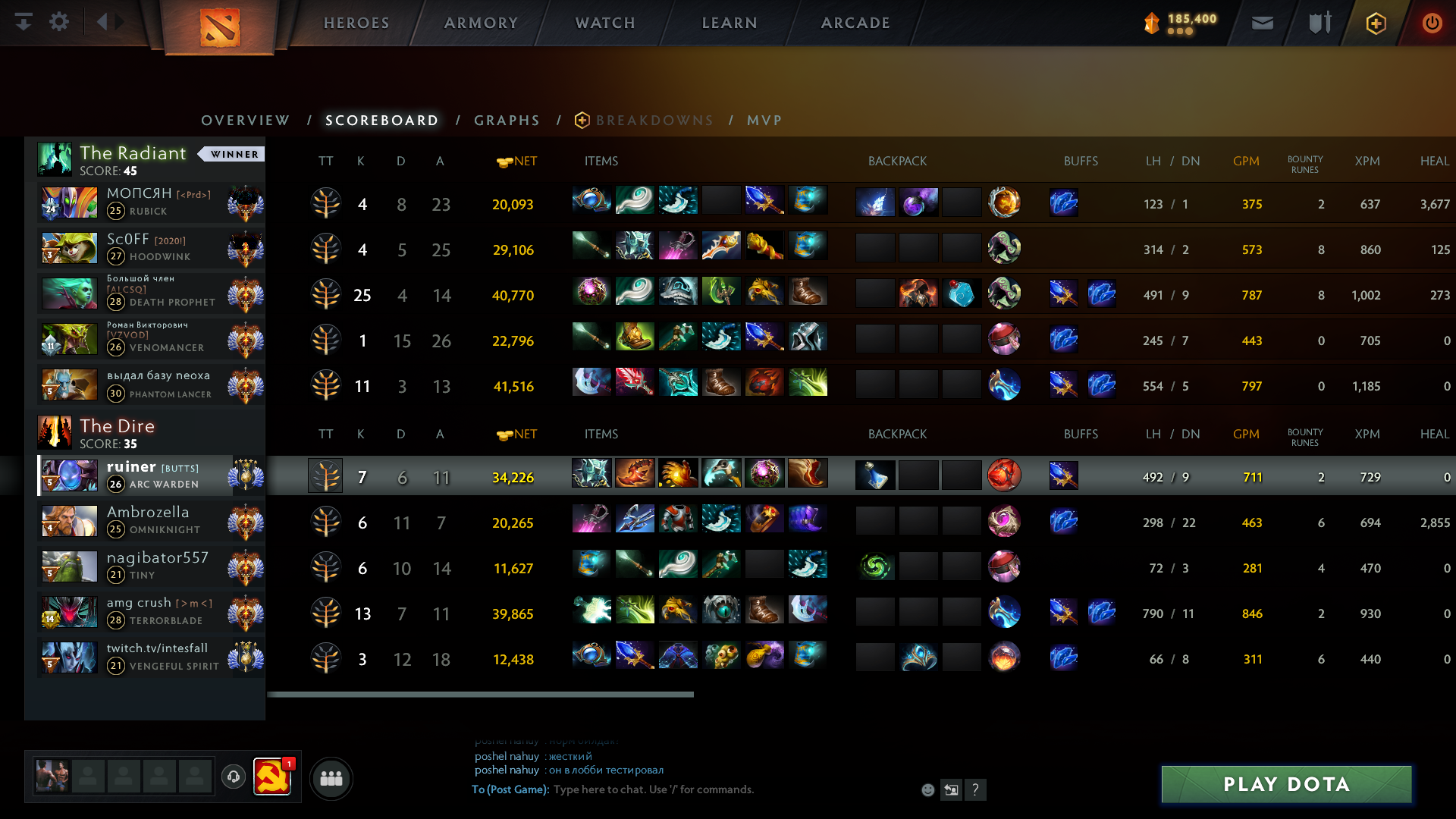The width and height of the screenshot is (1456, 819).
Task: Click the Dota 2 logo home button
Action: coord(220,27)
